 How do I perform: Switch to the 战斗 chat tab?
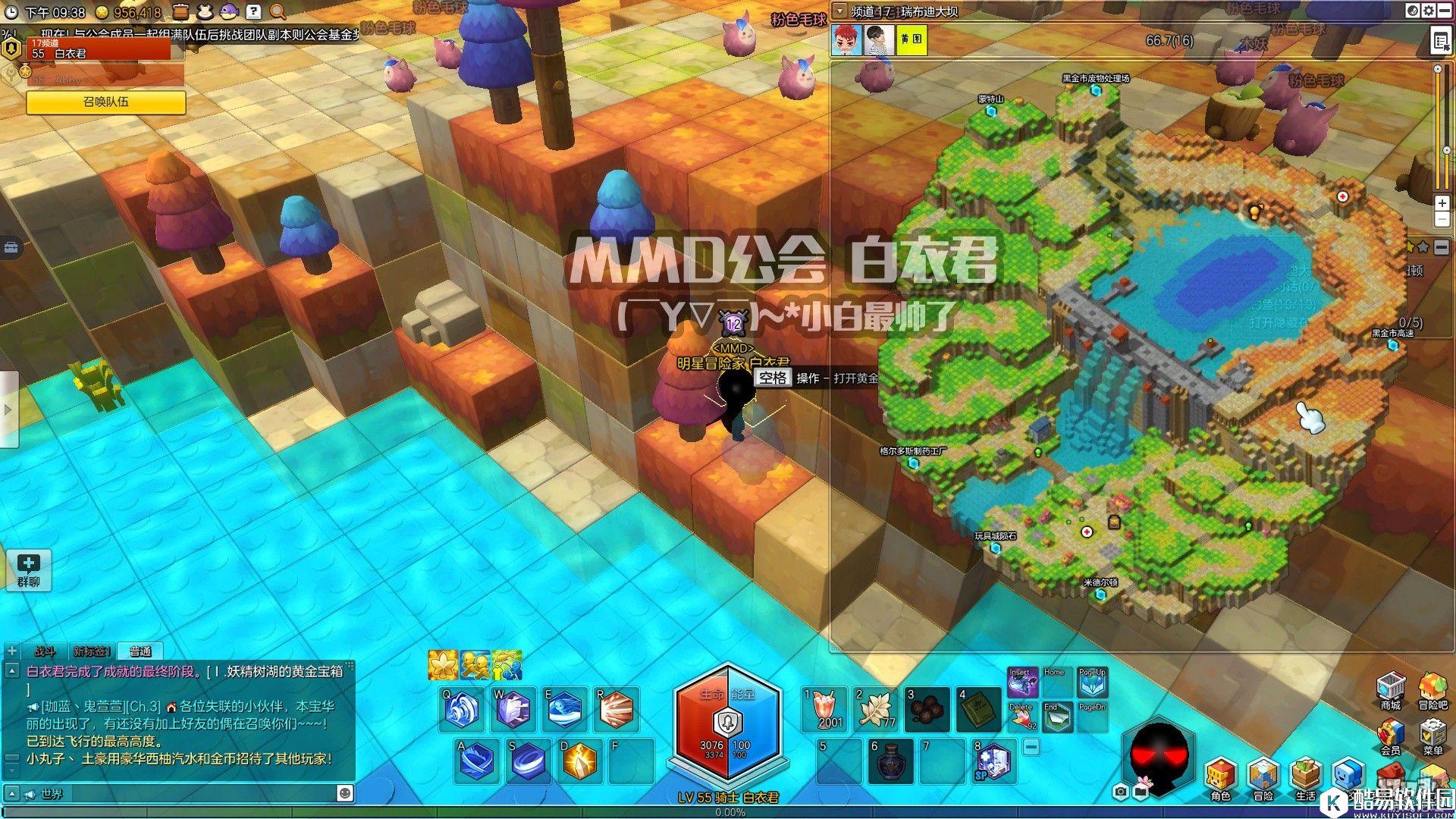click(44, 651)
